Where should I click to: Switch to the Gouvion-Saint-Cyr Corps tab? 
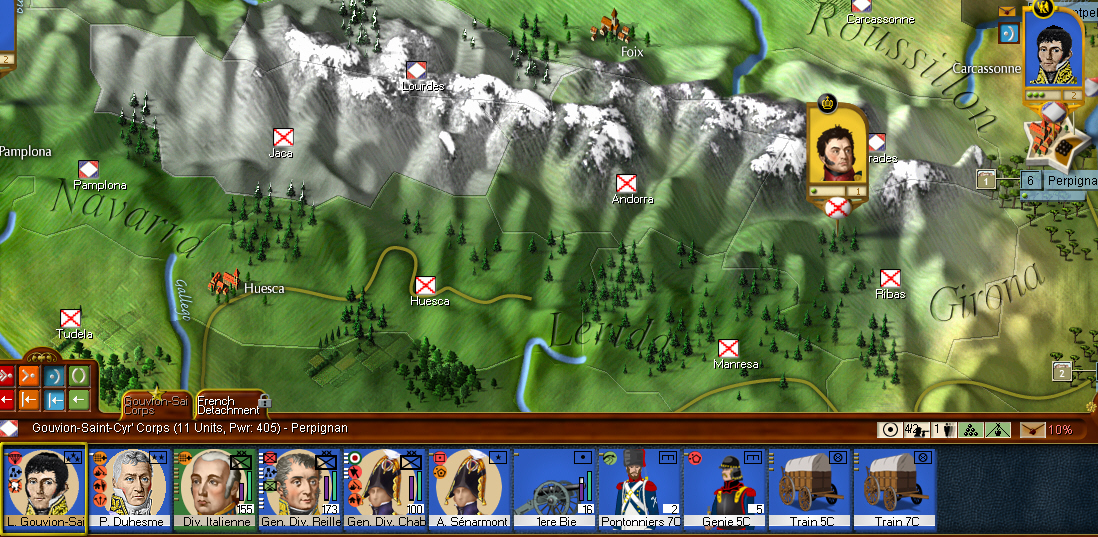point(154,404)
